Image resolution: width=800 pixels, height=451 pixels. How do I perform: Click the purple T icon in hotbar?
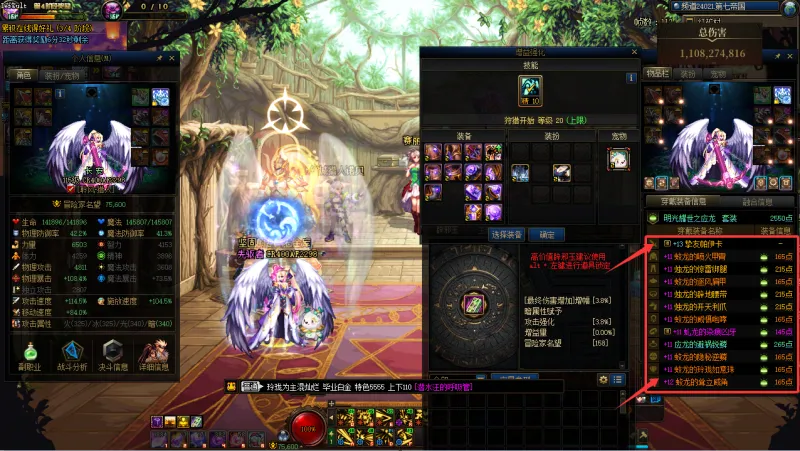click(157, 421)
